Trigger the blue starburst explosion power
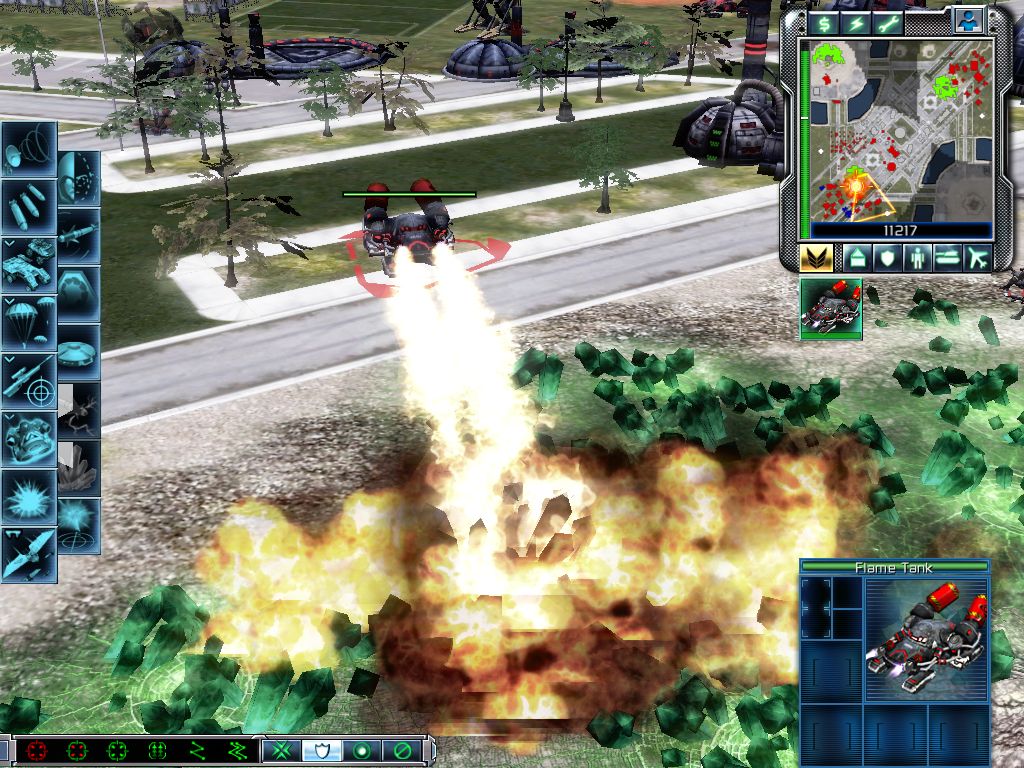The image size is (1024, 768). tap(28, 496)
